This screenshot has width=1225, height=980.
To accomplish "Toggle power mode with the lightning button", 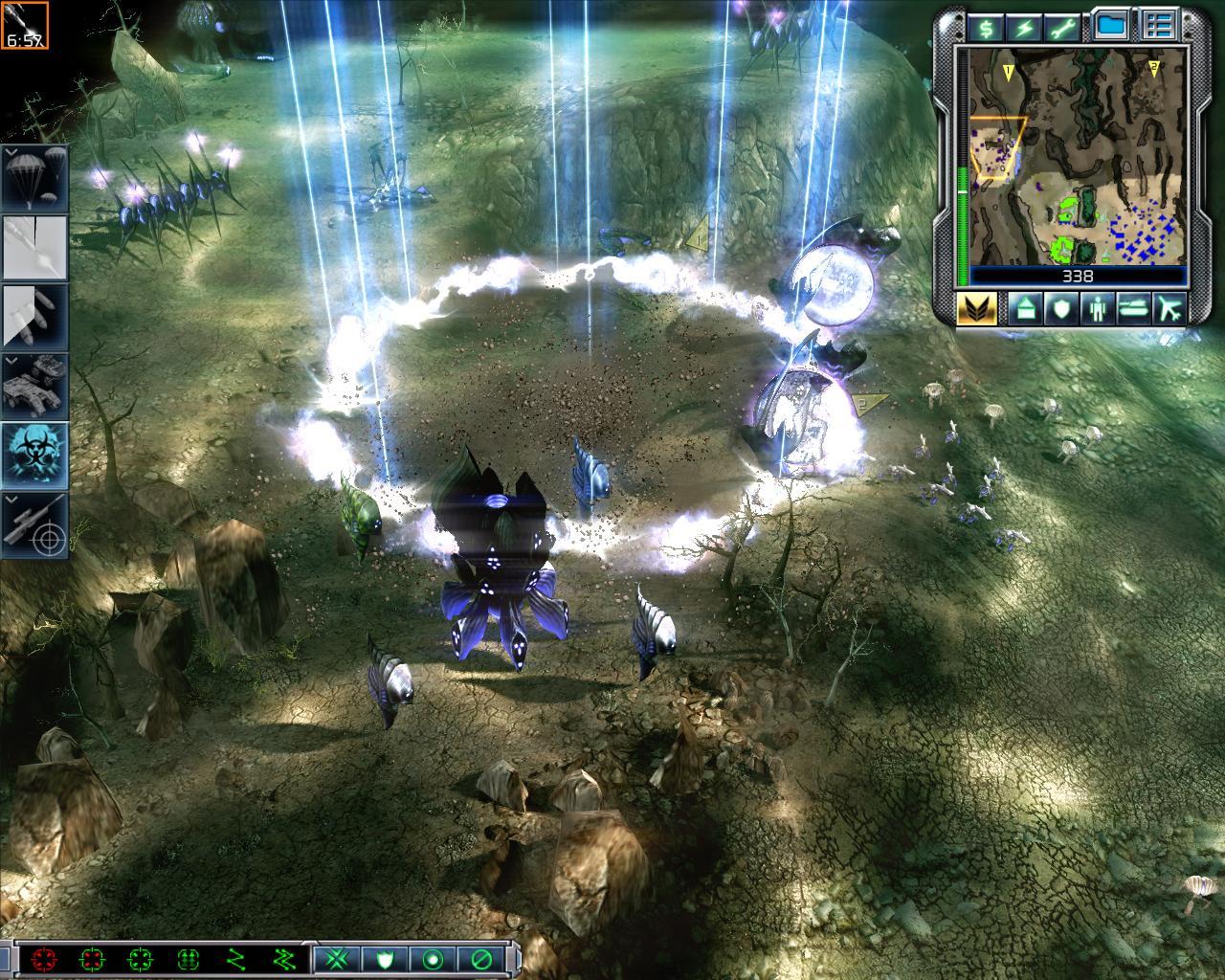I will pos(1025,27).
